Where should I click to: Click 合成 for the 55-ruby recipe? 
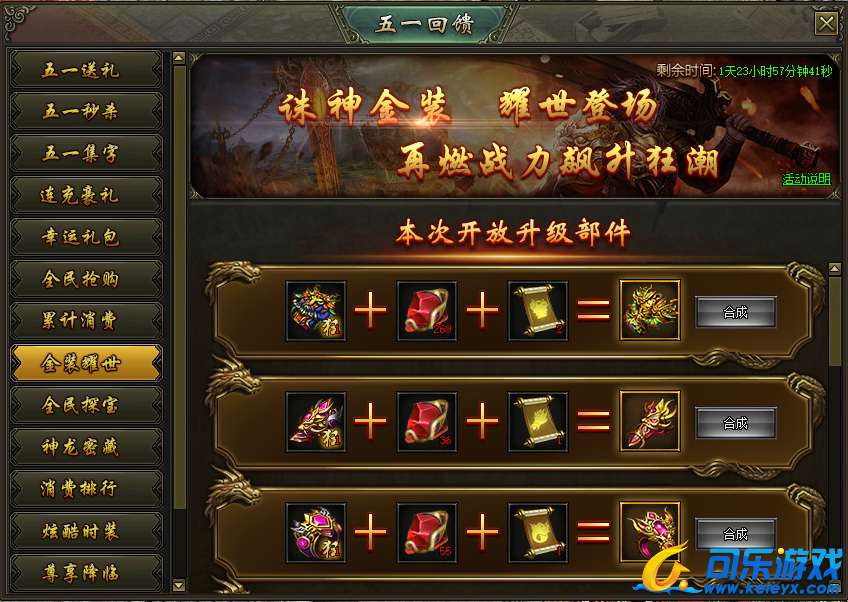(735, 534)
